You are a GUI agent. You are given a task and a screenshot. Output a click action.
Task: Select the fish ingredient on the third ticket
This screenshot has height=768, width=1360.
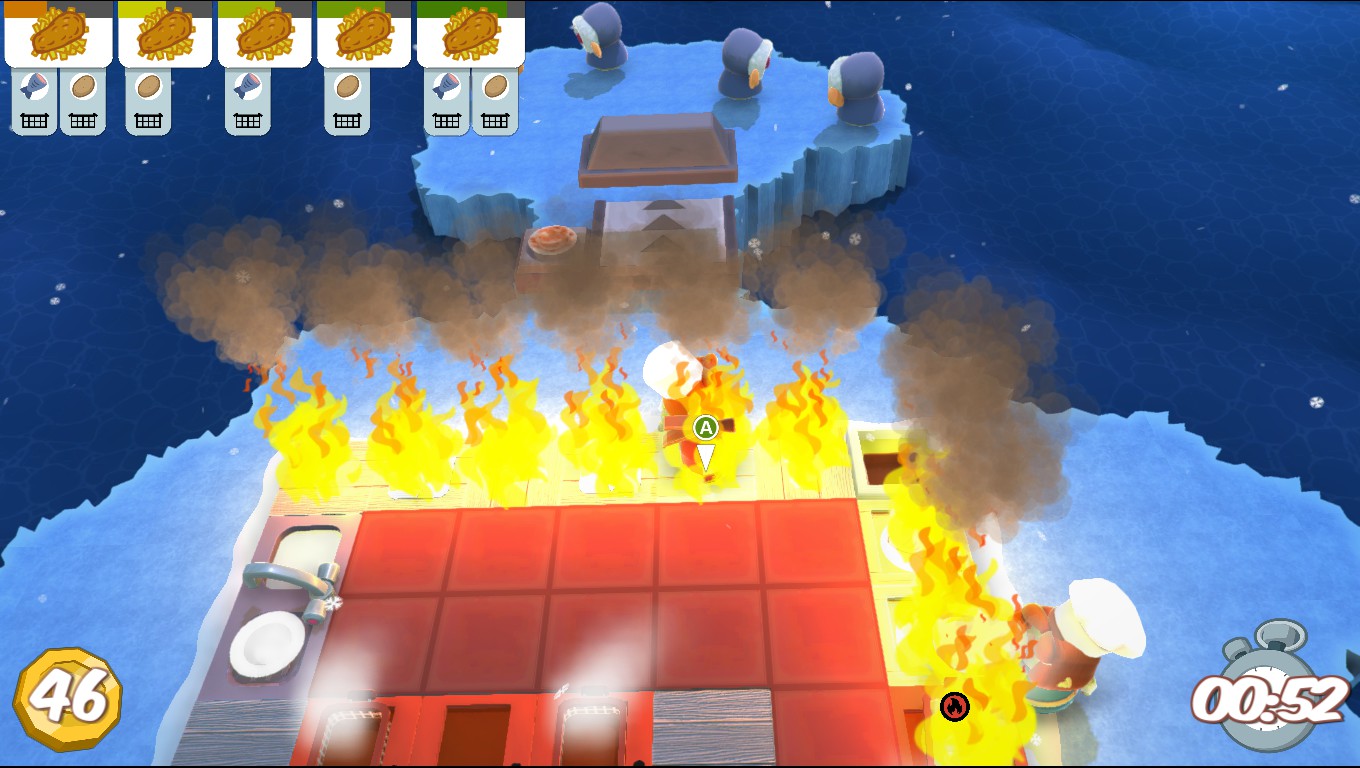(246, 84)
